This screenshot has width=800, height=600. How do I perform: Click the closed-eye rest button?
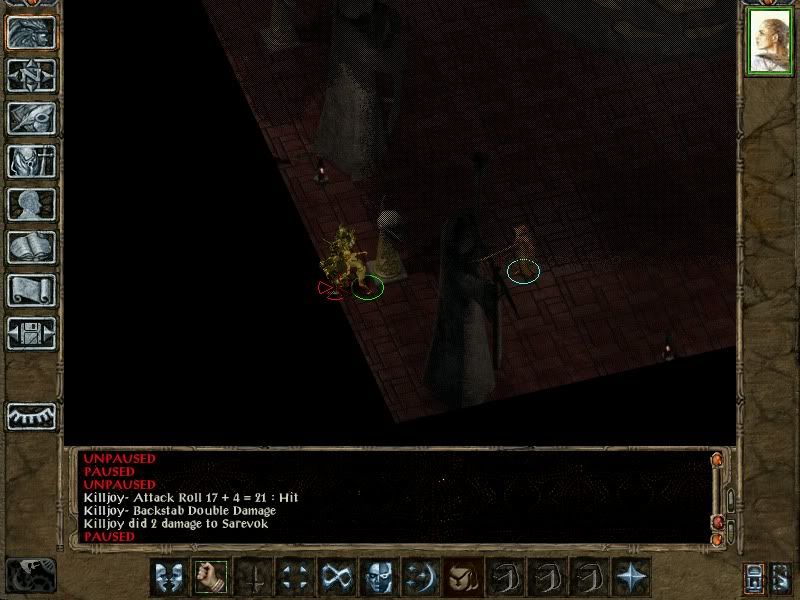31,414
